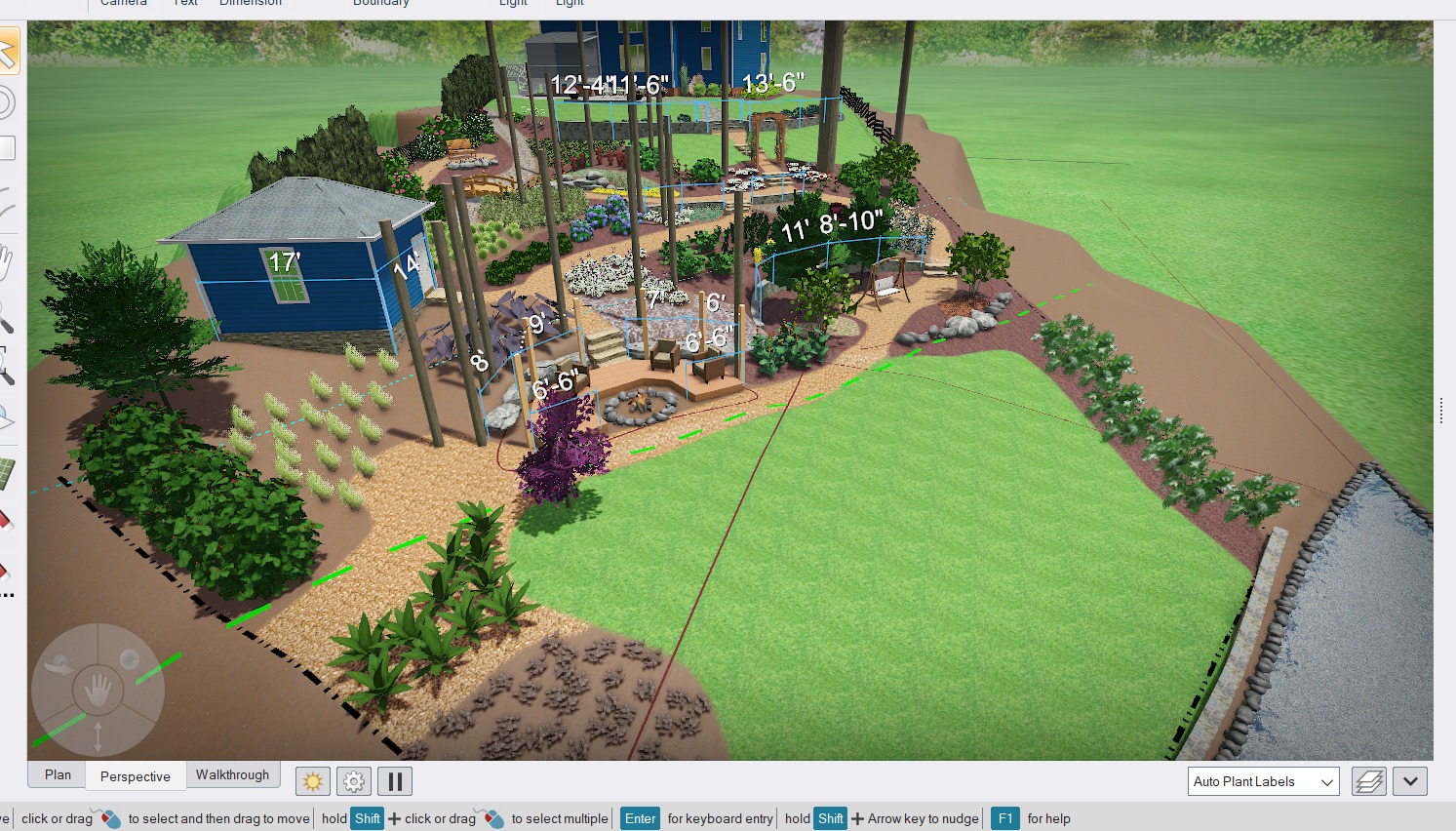This screenshot has width=1456, height=831.
Task: Click the up-down arrow in navigation wheel
Action: tap(98, 736)
